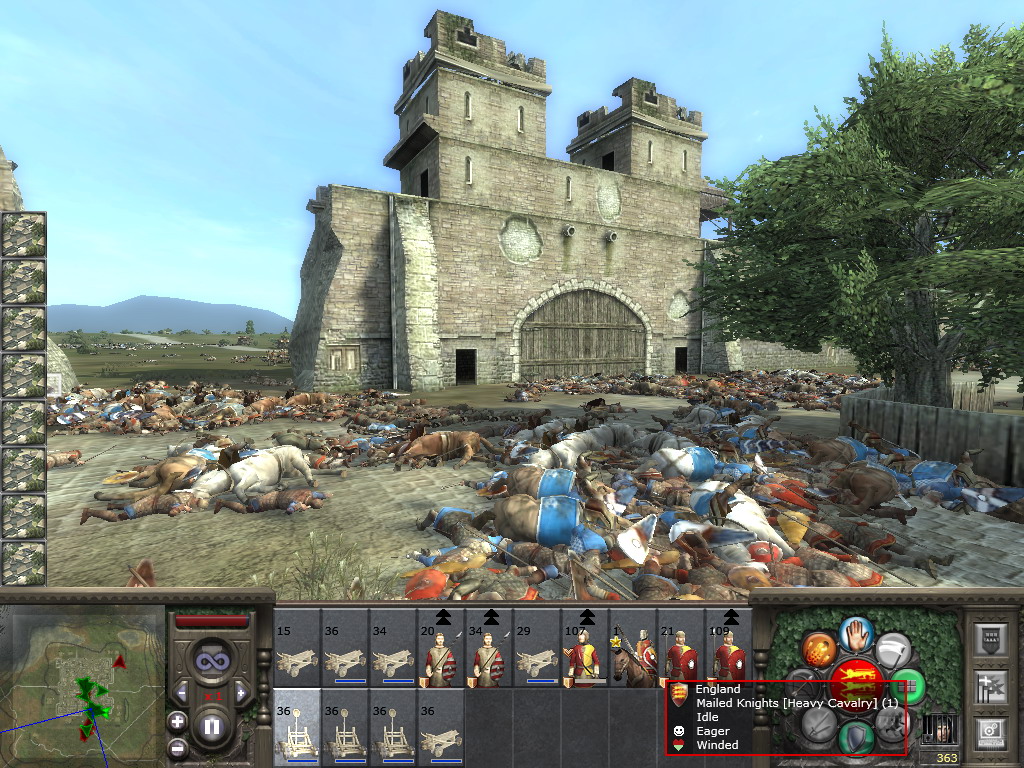The width and height of the screenshot is (1024, 768).
Task: Select the highlighted catapult unit card
Action: (297, 728)
